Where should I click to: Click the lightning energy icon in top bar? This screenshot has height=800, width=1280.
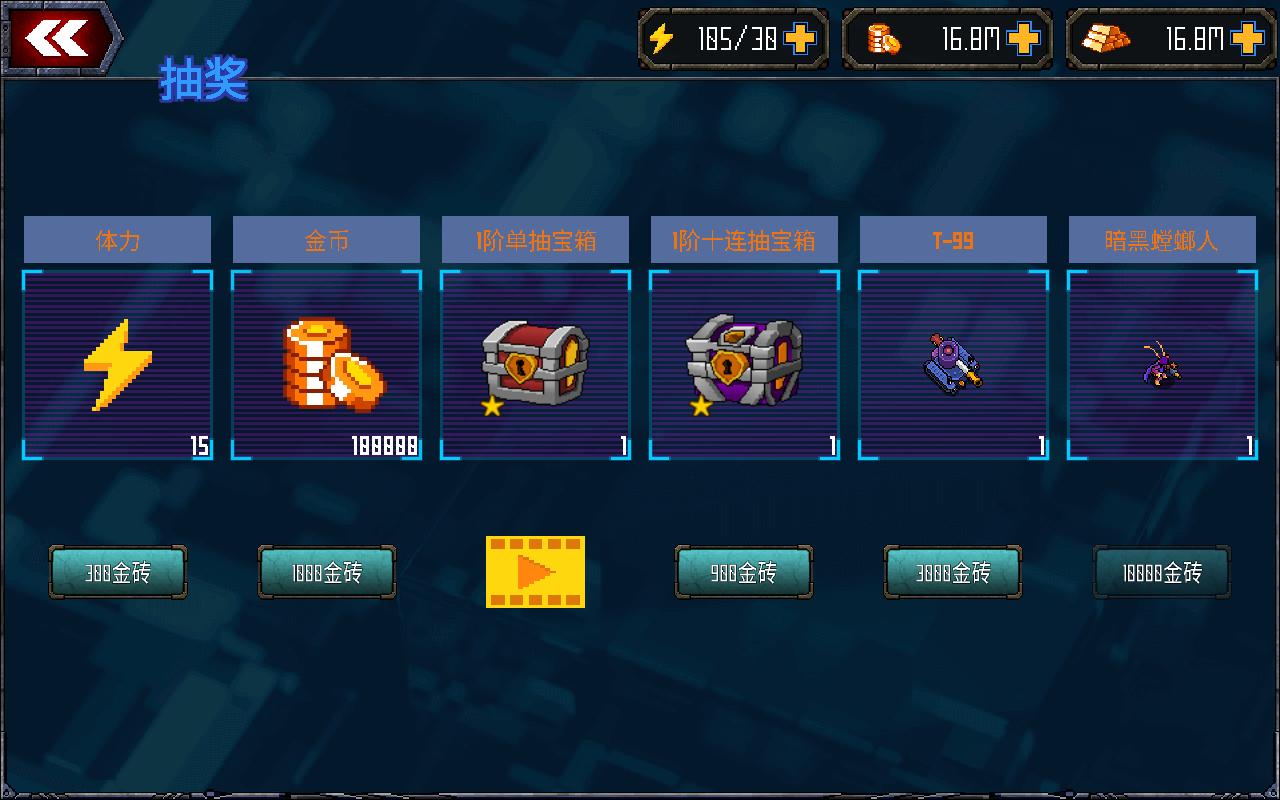point(662,38)
